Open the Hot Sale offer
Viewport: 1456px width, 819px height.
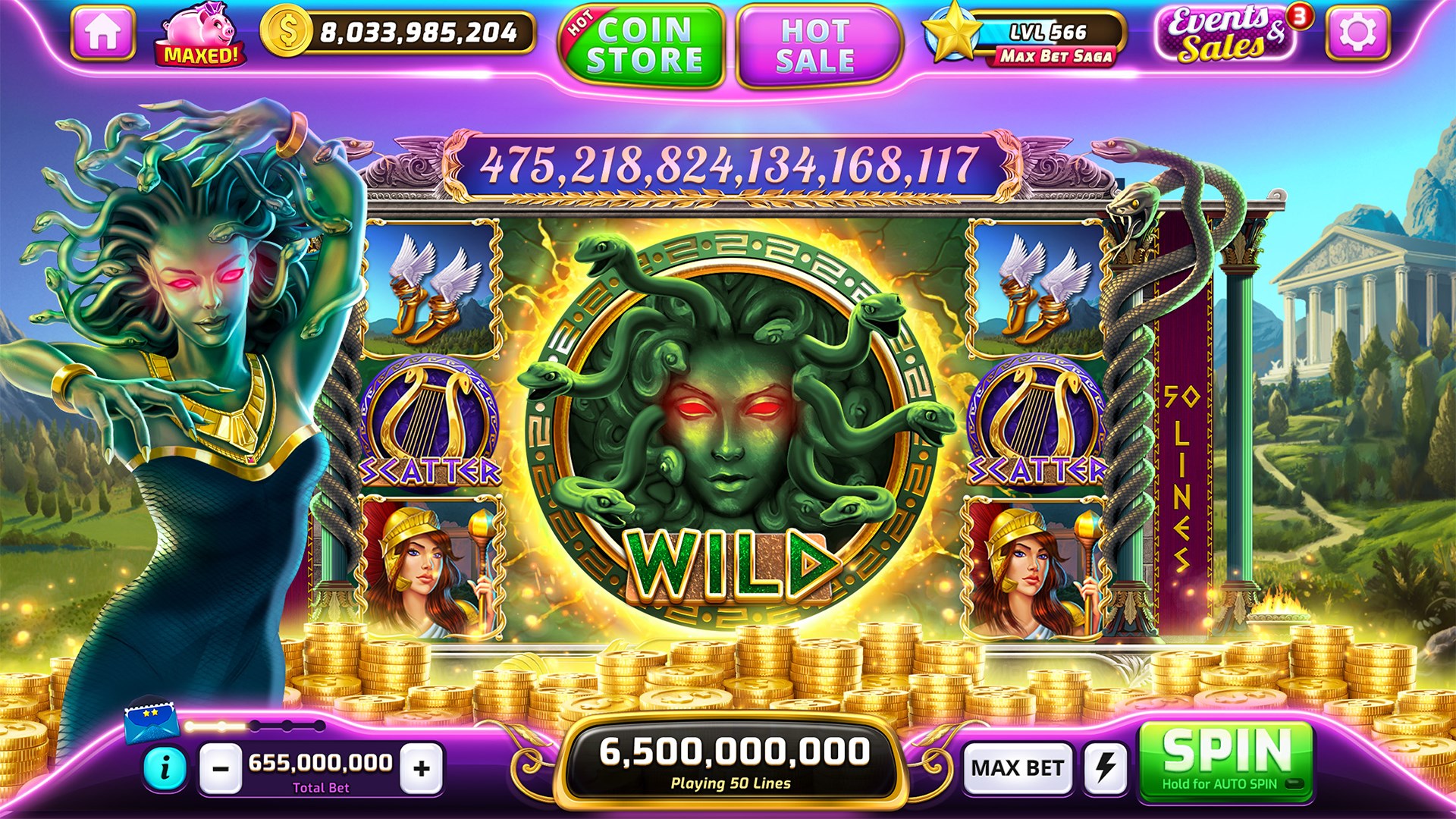811,42
